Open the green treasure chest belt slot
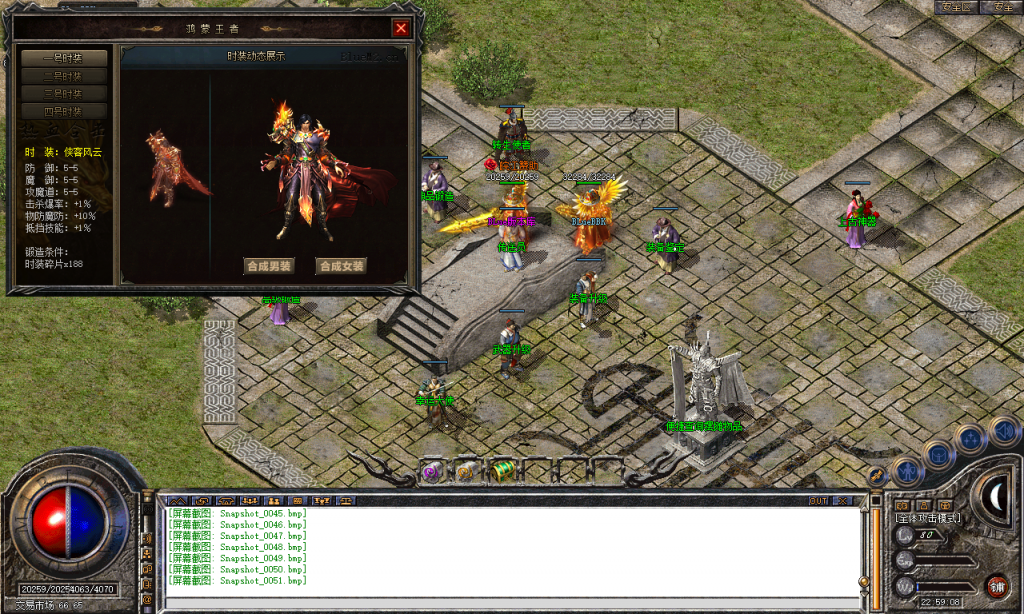1024x614 pixels. coord(502,472)
